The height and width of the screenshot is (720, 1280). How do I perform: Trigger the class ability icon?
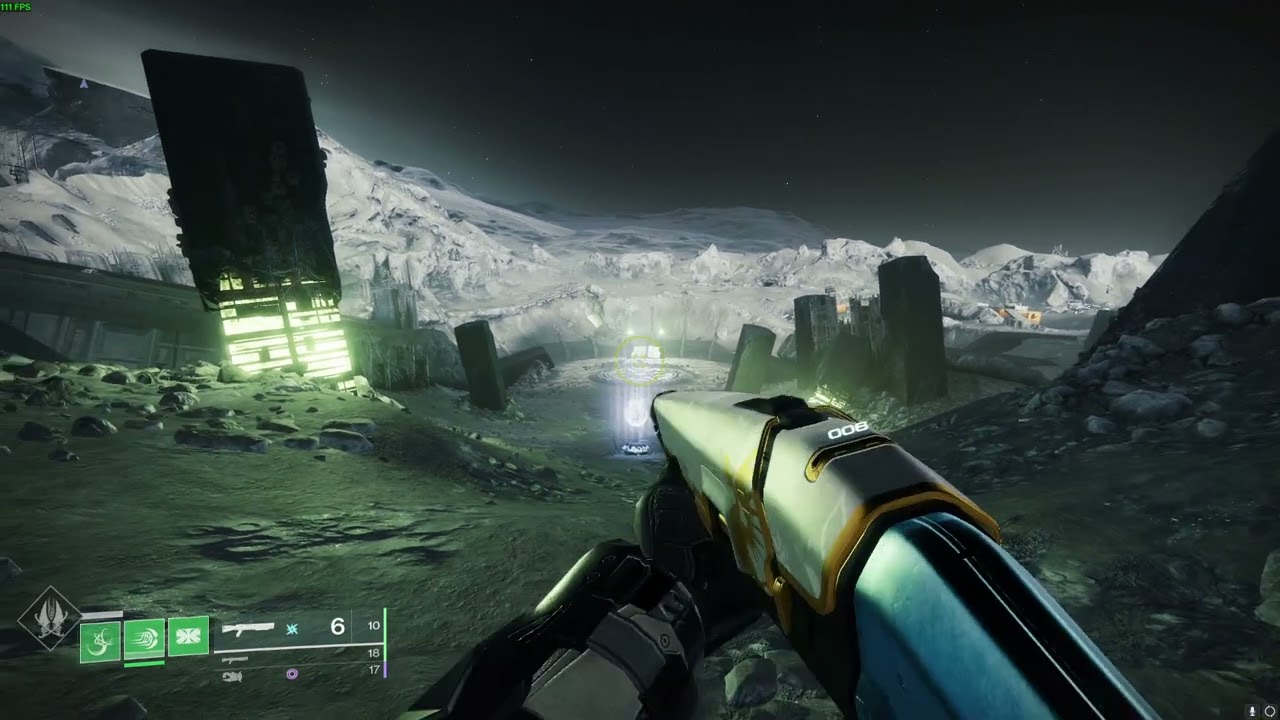pos(188,636)
